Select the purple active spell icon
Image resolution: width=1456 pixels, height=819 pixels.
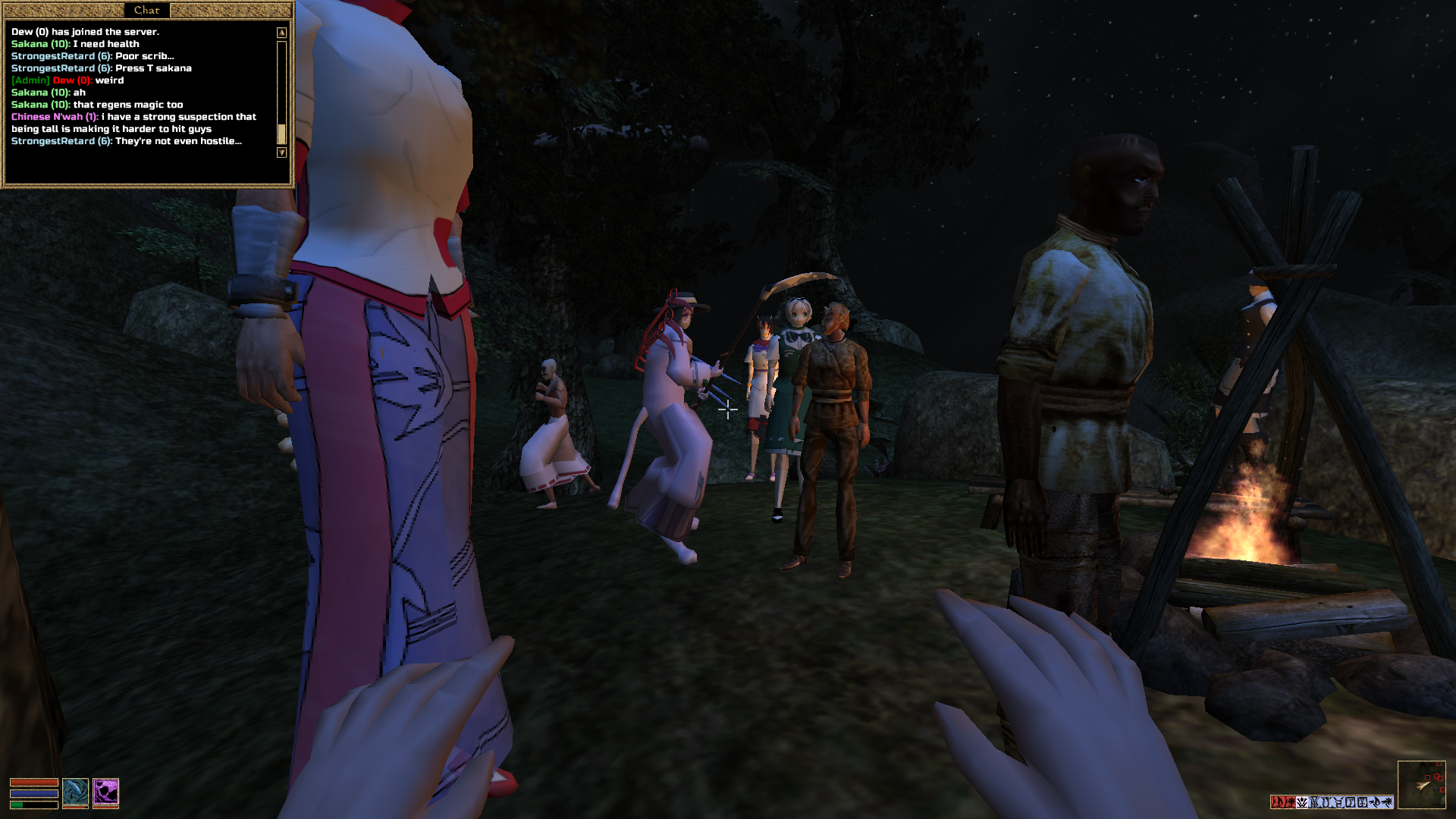coord(106,792)
